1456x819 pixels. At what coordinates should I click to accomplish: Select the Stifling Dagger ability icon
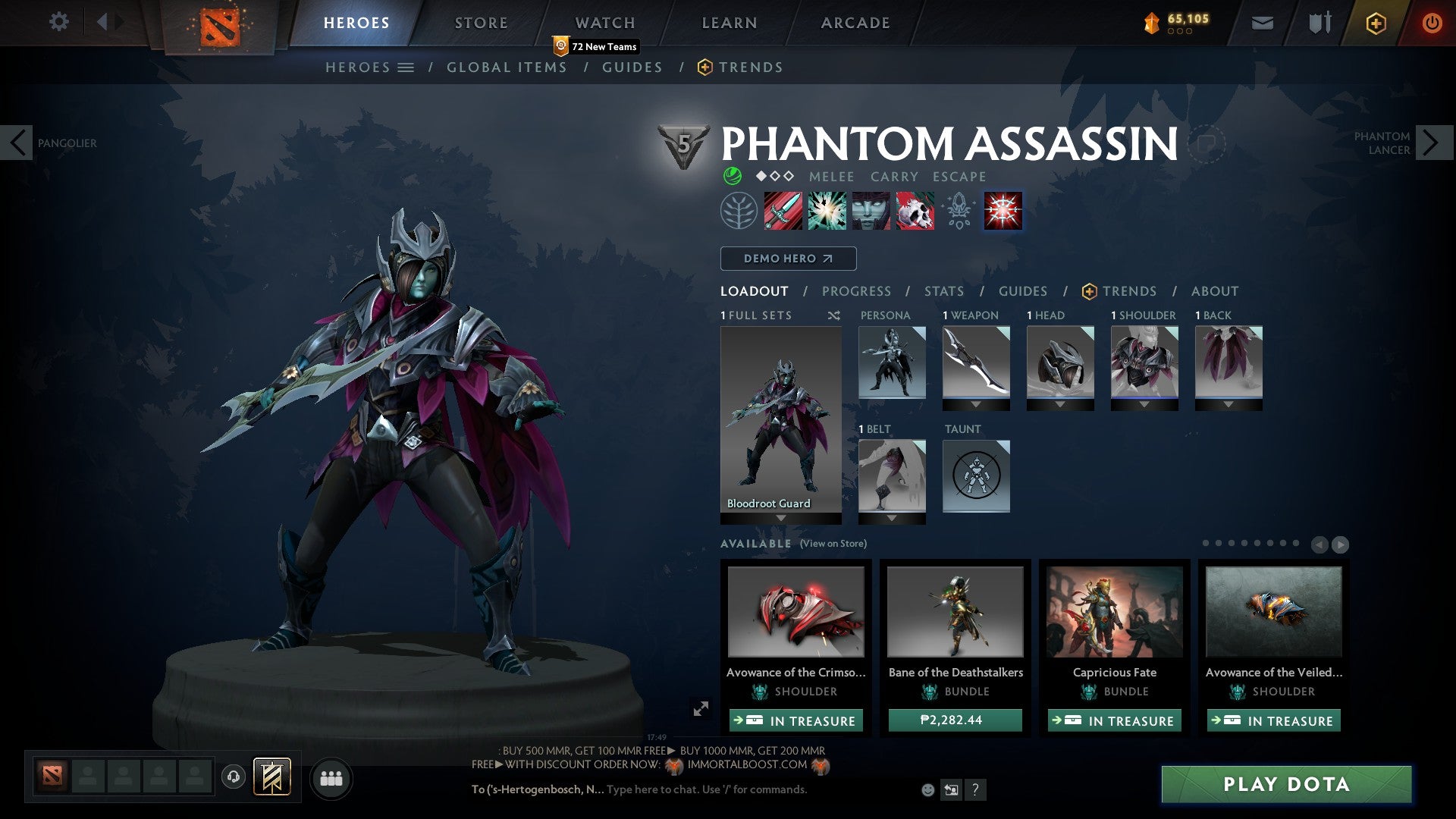coord(781,212)
